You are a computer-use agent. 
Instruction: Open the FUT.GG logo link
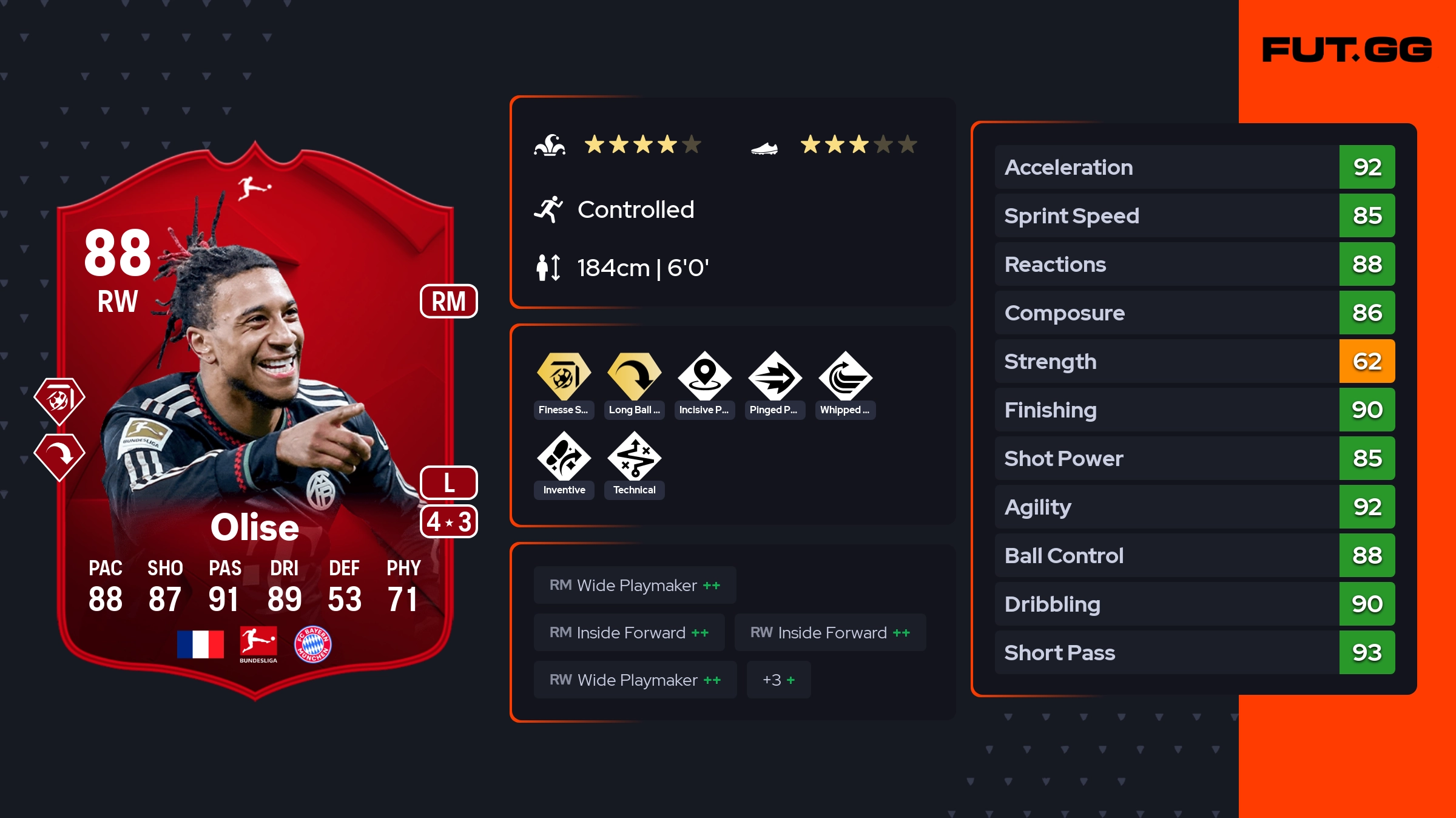click(x=1346, y=50)
